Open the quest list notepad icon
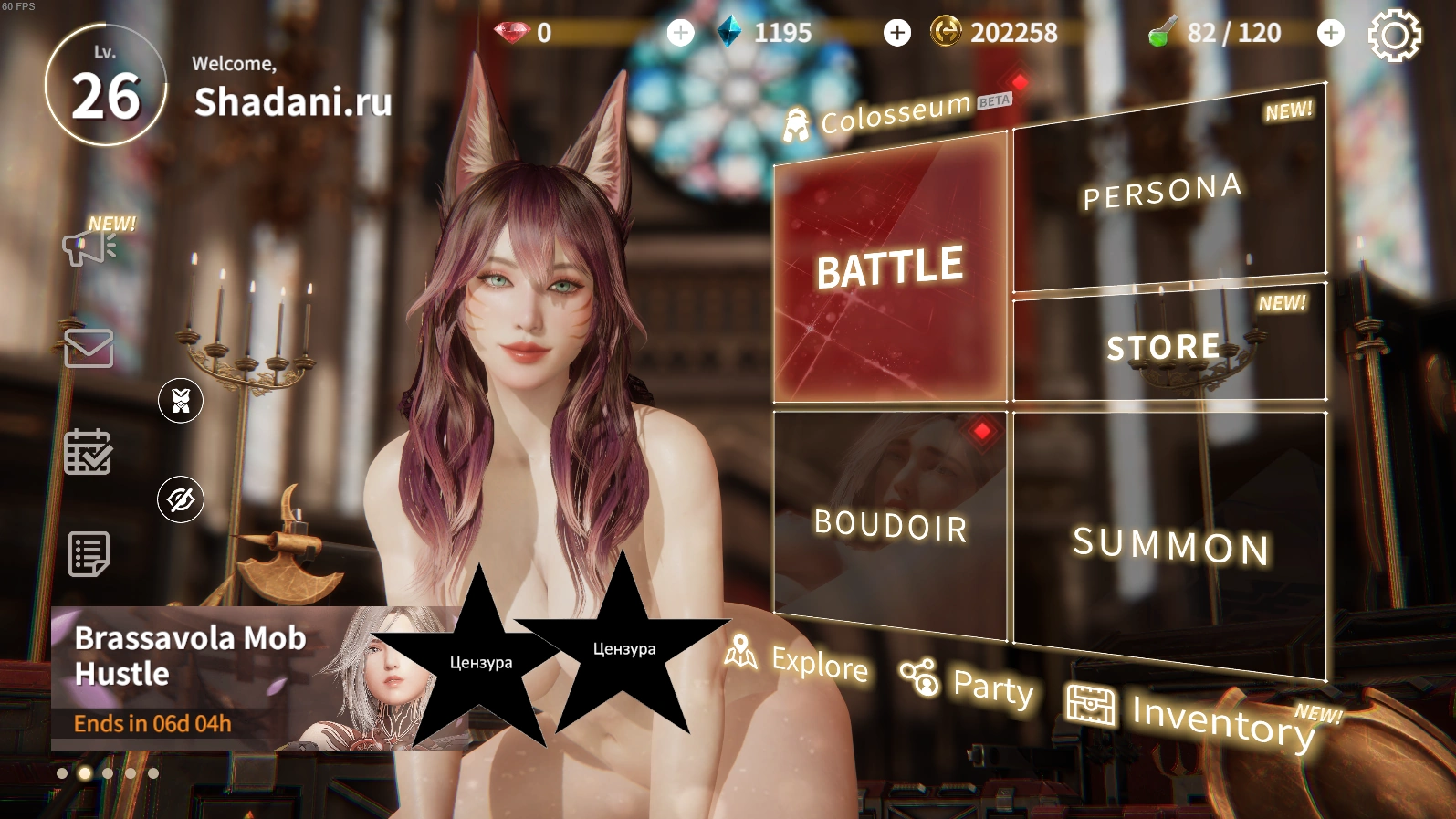 (x=89, y=553)
